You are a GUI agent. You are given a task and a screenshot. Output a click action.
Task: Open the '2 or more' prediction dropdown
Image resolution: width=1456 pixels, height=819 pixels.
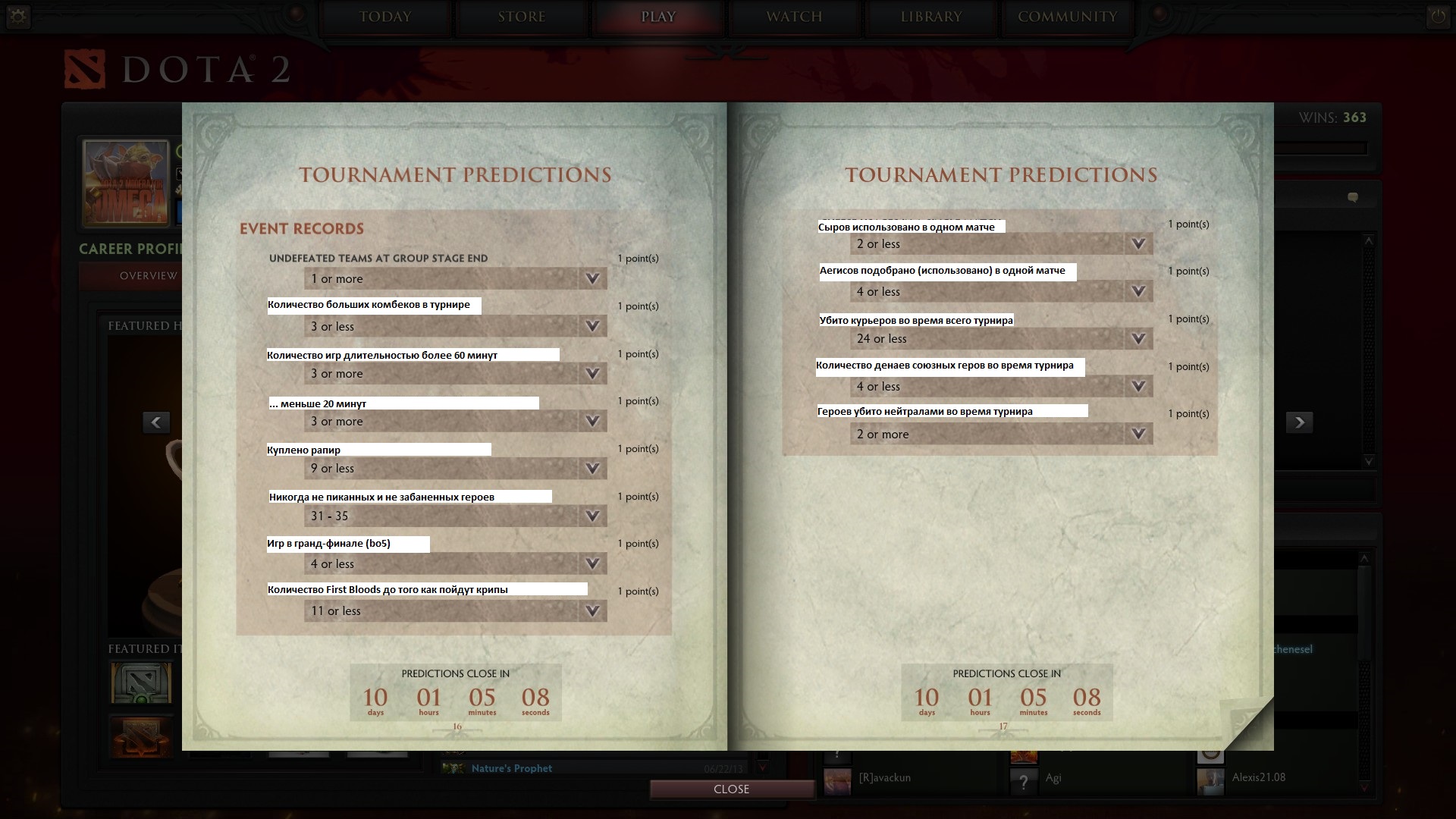point(1001,435)
